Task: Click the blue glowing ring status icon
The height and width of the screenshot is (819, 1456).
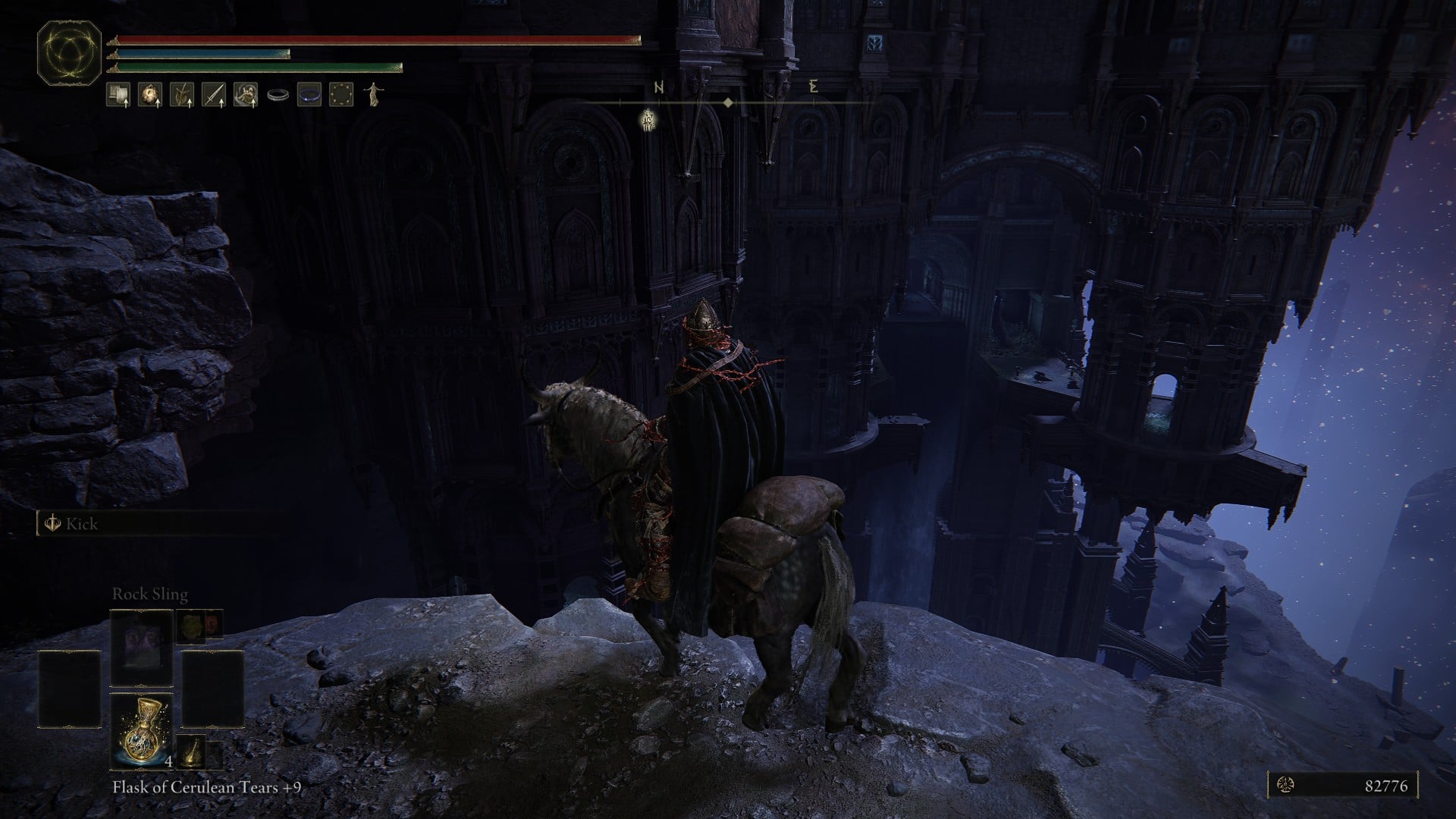Action: pyautogui.click(x=309, y=95)
